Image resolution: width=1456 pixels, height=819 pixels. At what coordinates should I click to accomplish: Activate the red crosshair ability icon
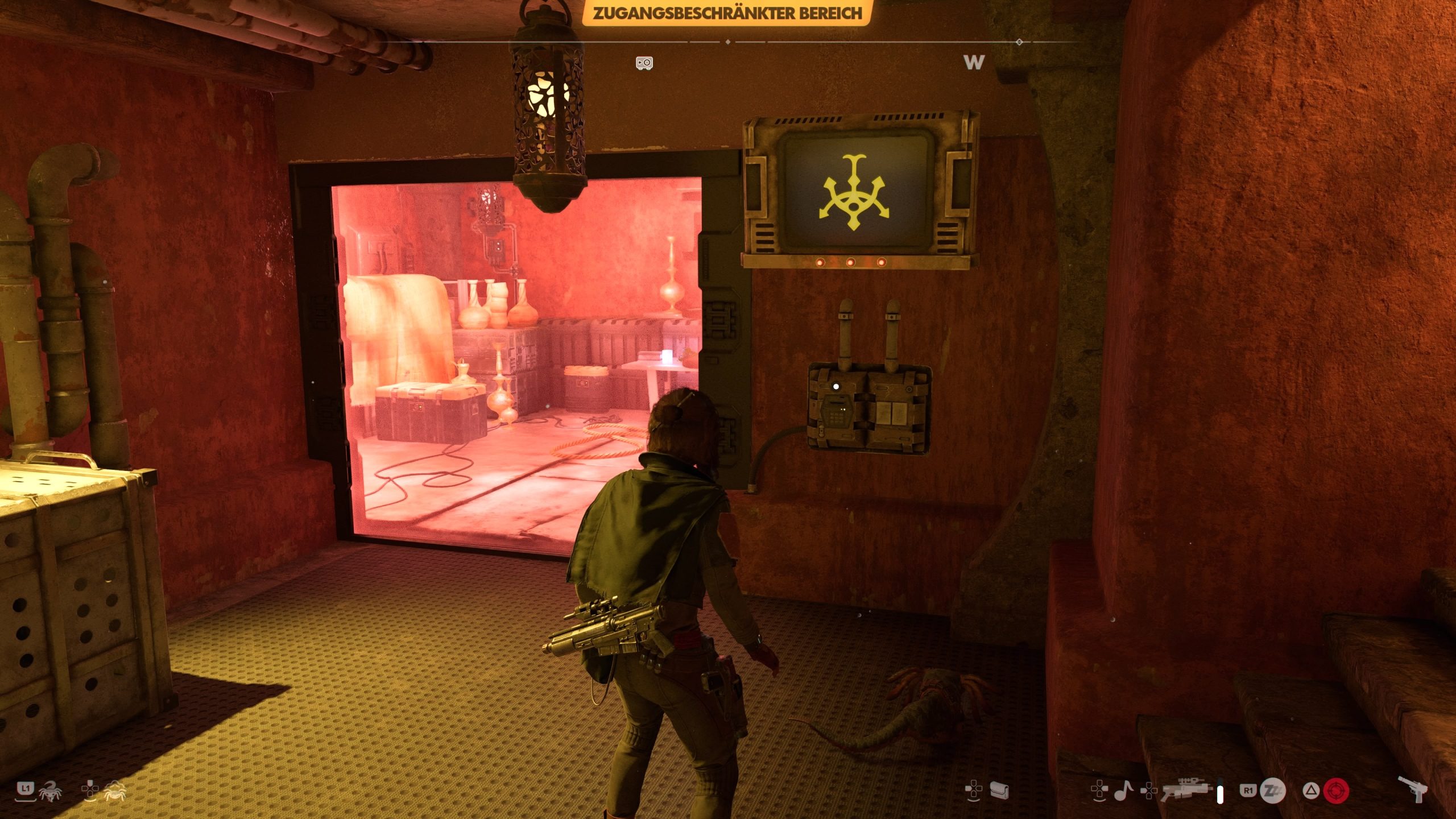(1336, 791)
